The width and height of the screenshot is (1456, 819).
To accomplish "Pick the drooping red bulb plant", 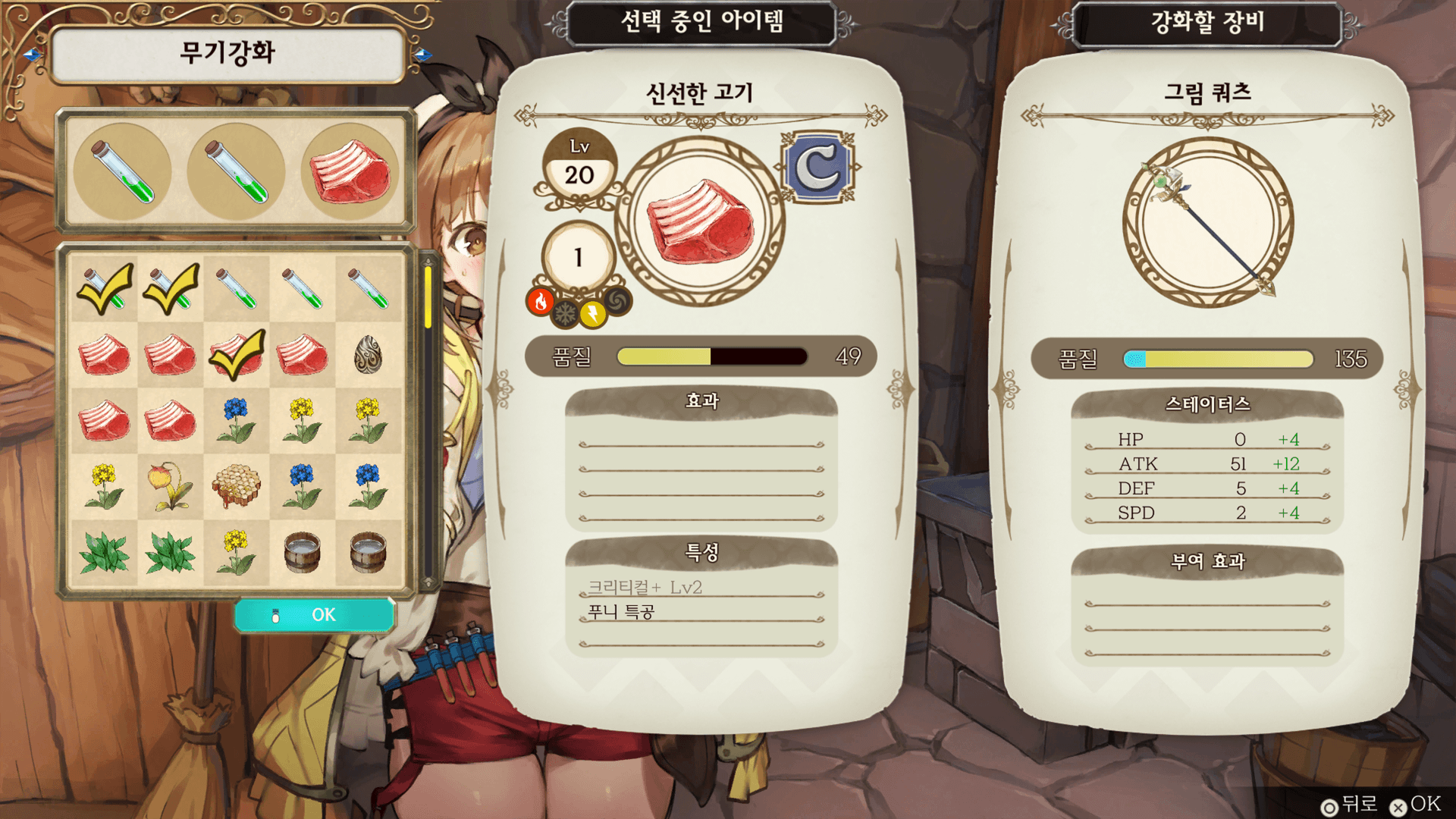I will coord(171,486).
